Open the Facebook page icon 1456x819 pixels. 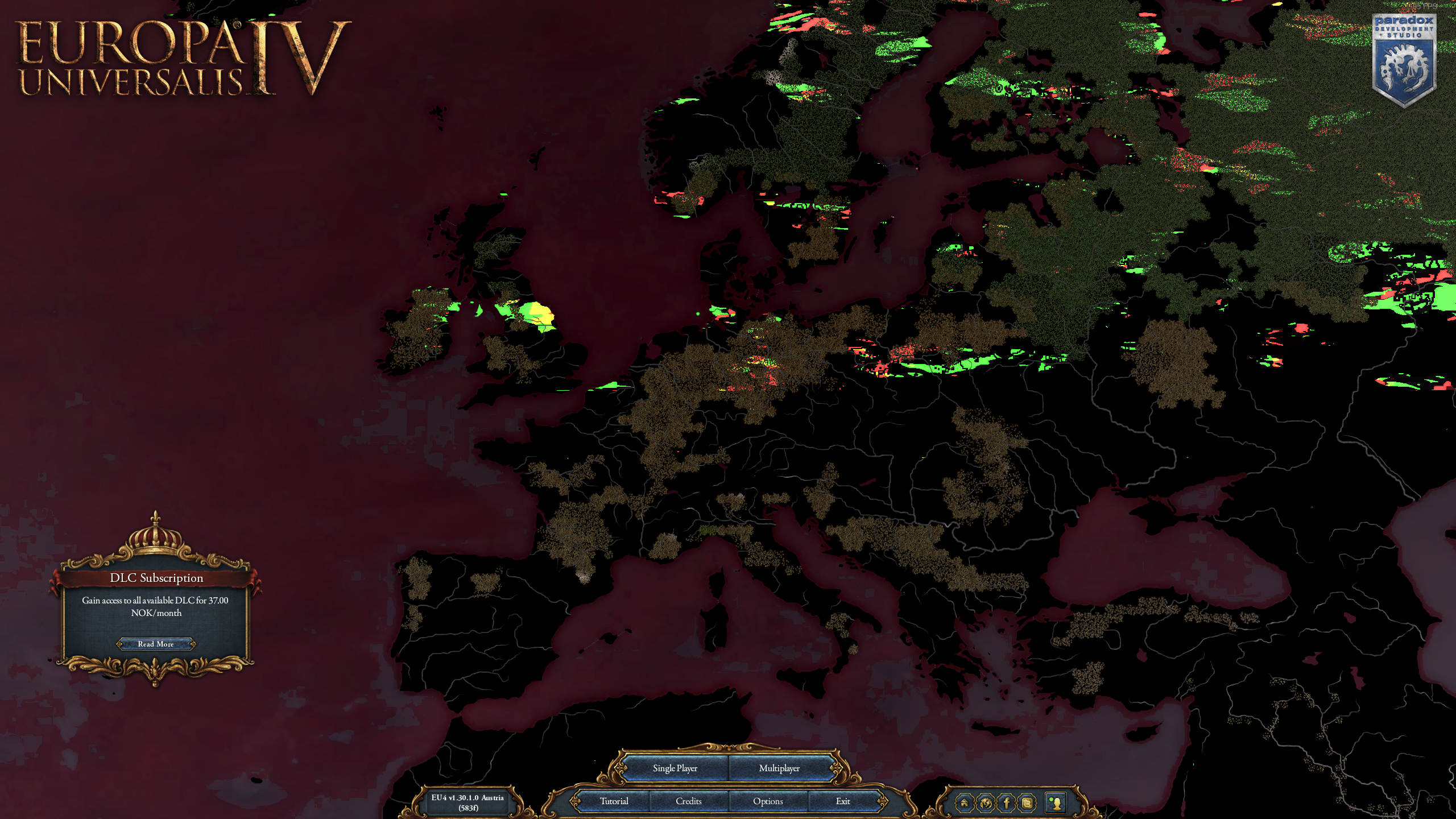pyautogui.click(x=1007, y=804)
